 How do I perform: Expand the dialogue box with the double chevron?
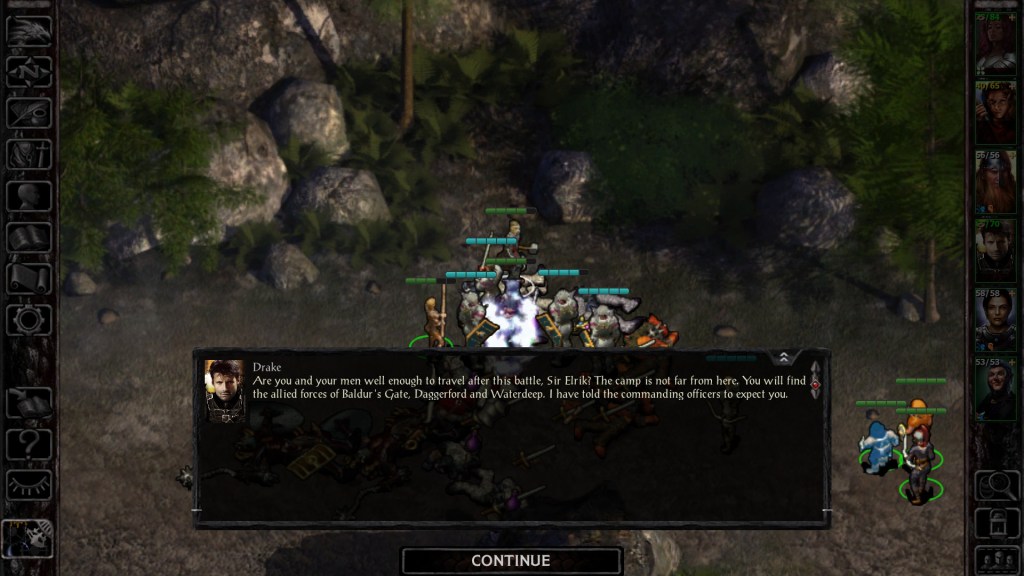784,357
